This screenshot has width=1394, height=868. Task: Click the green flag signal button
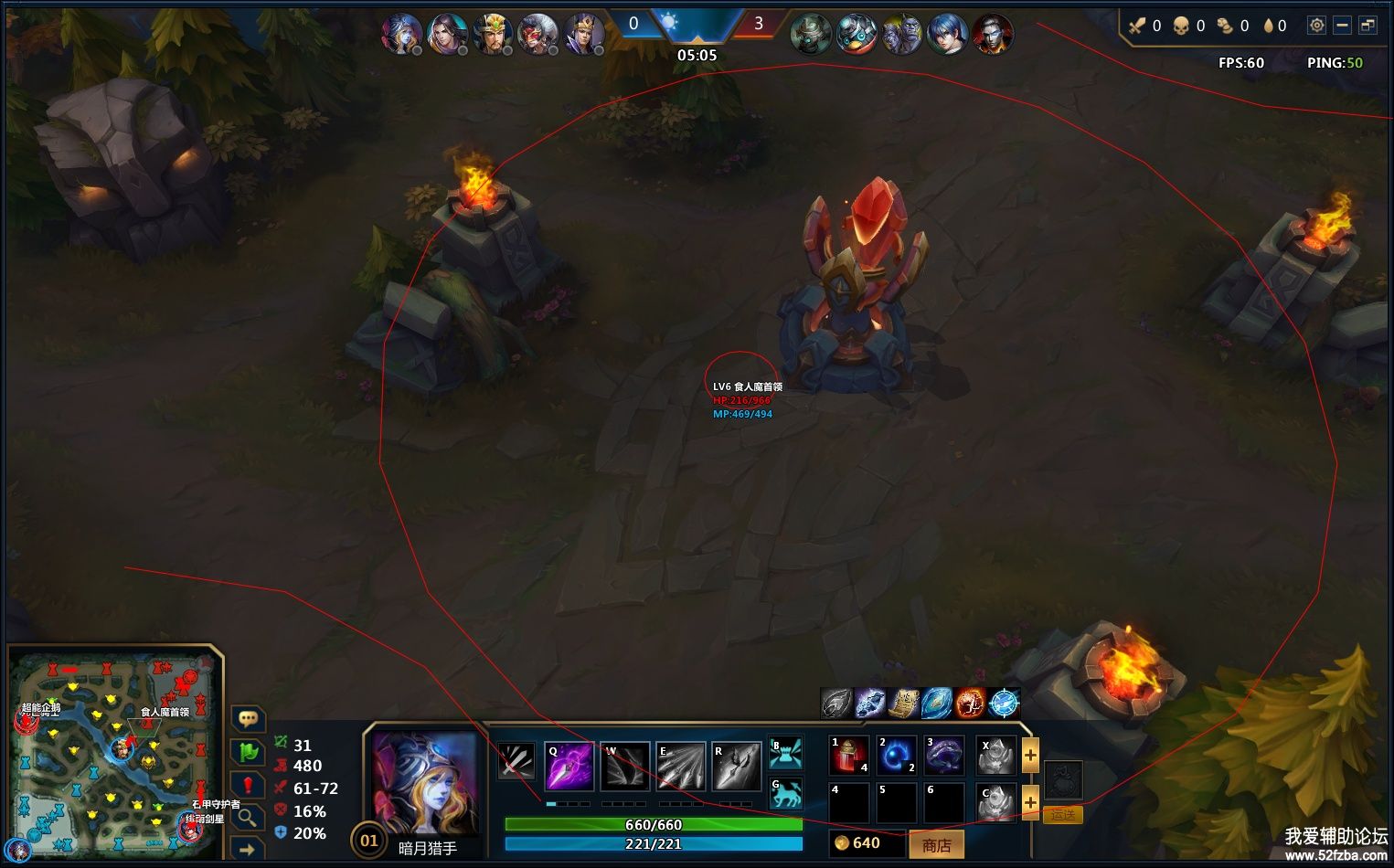(x=248, y=752)
